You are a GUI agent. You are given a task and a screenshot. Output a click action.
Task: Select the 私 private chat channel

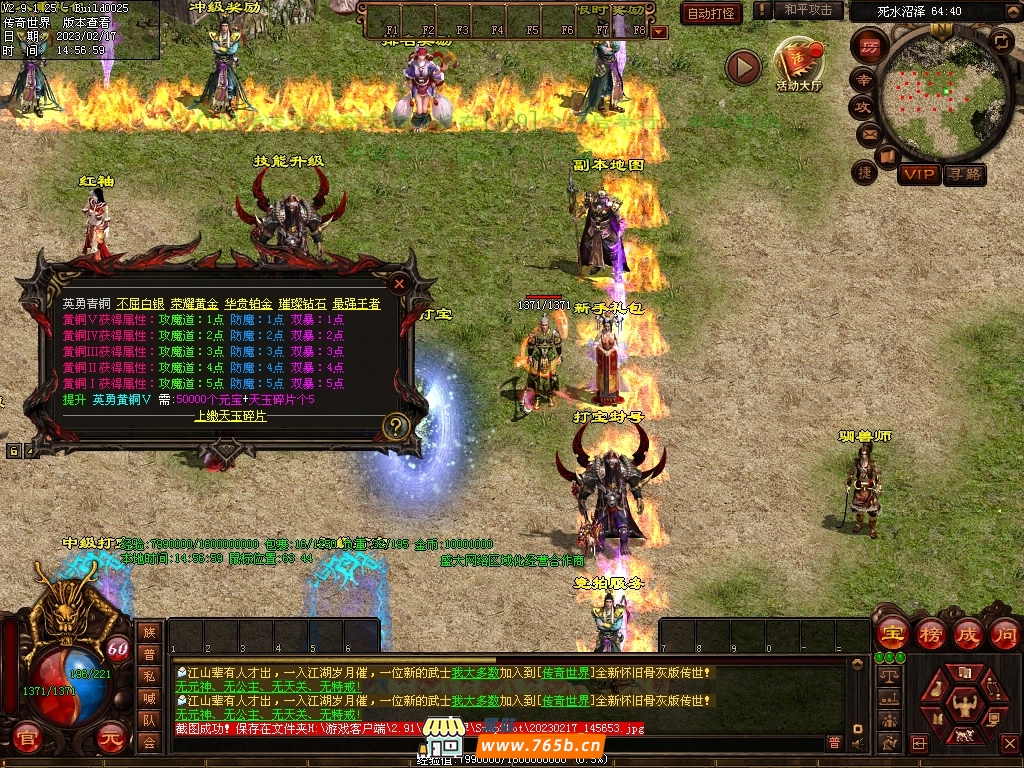149,676
